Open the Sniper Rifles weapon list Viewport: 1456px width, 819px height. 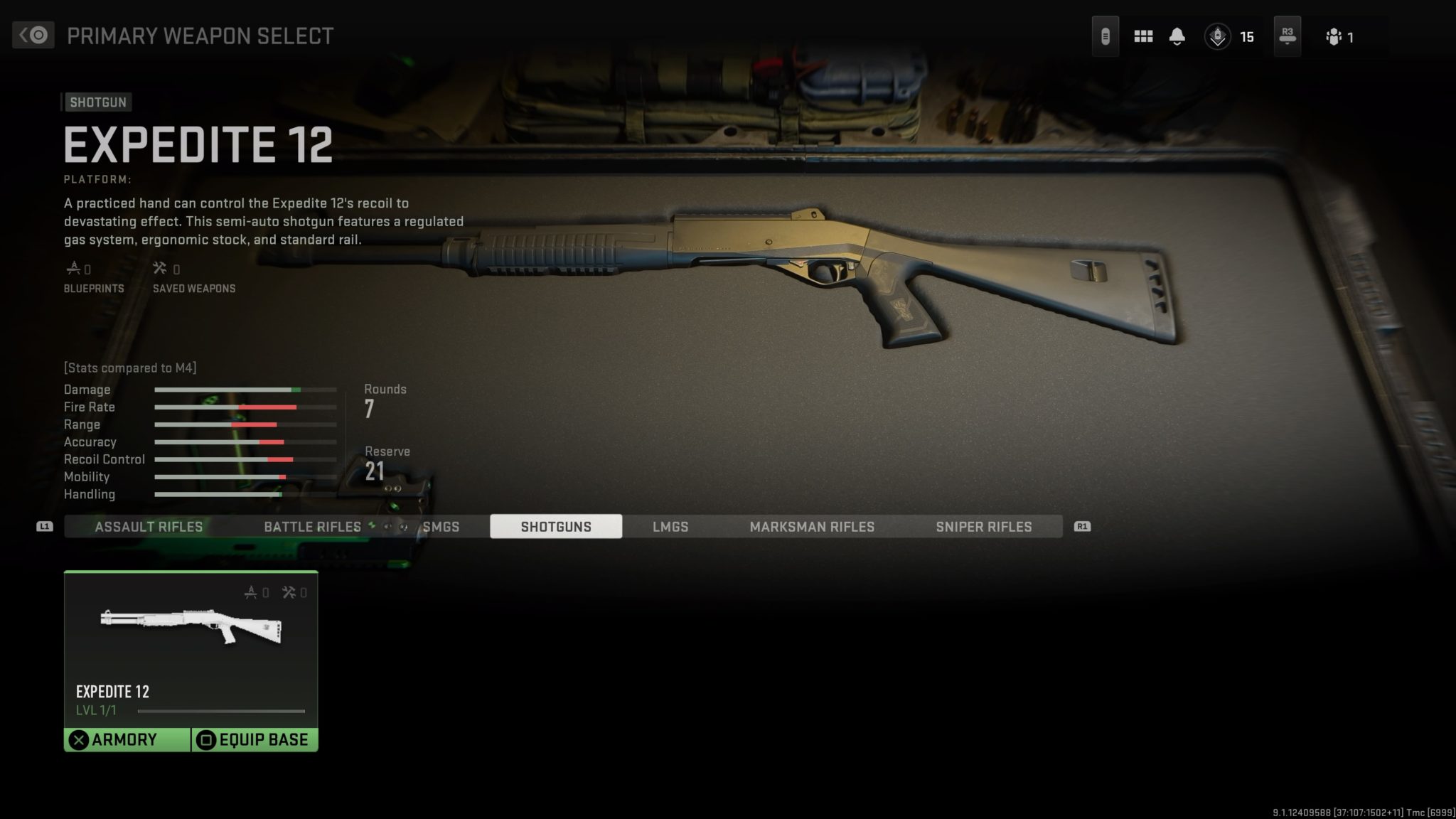pyautogui.click(x=984, y=526)
